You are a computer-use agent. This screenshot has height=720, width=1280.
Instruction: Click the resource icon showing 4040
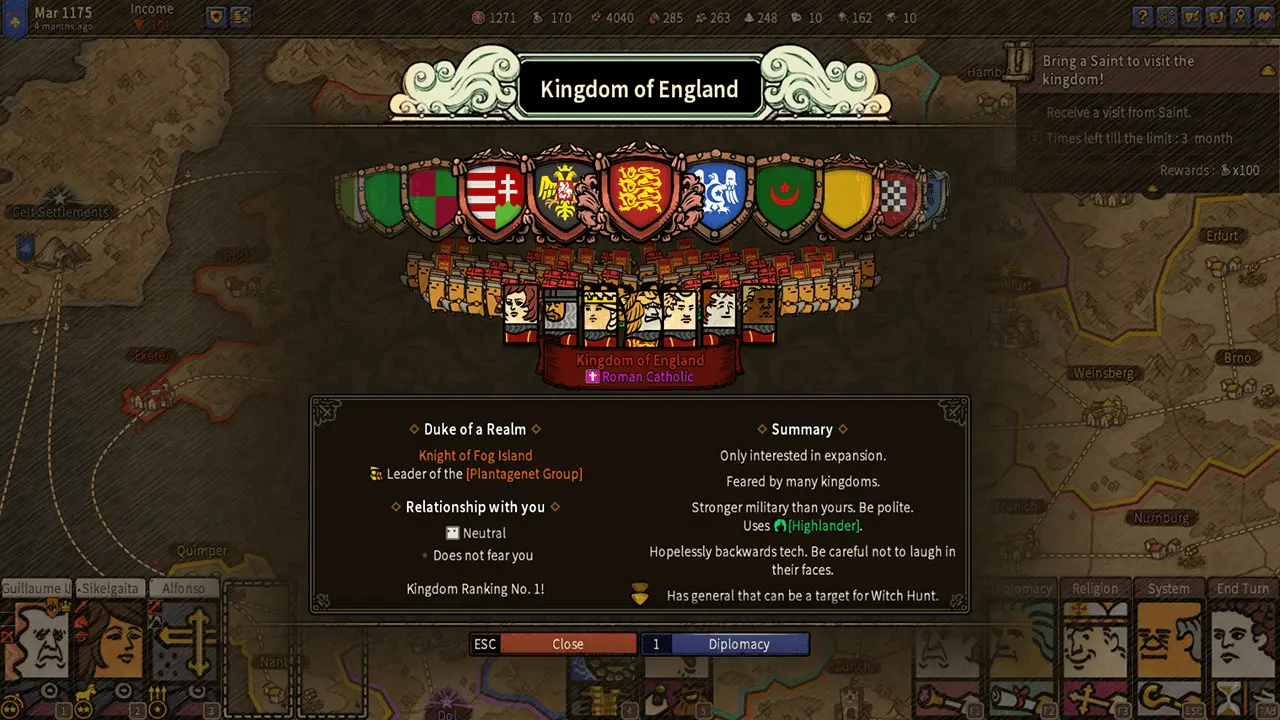coord(596,17)
